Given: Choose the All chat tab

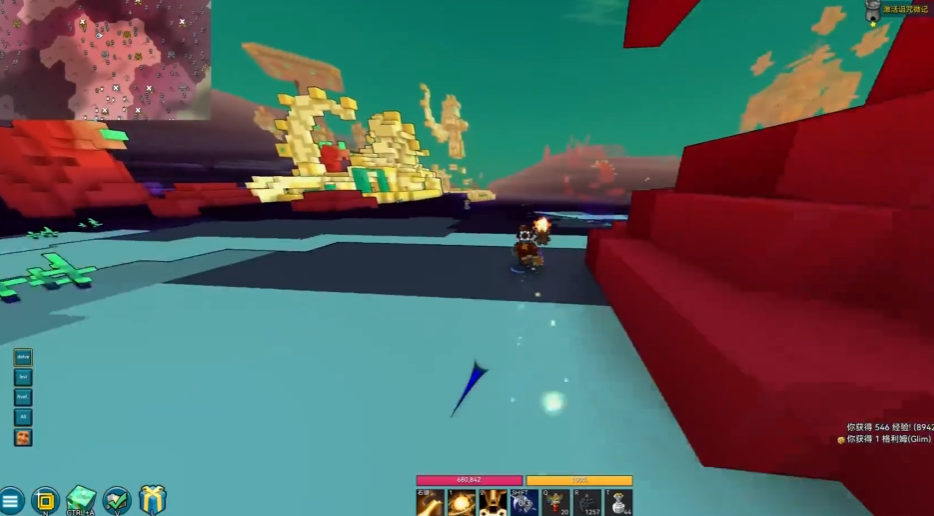Looking at the screenshot, I should [x=23, y=417].
